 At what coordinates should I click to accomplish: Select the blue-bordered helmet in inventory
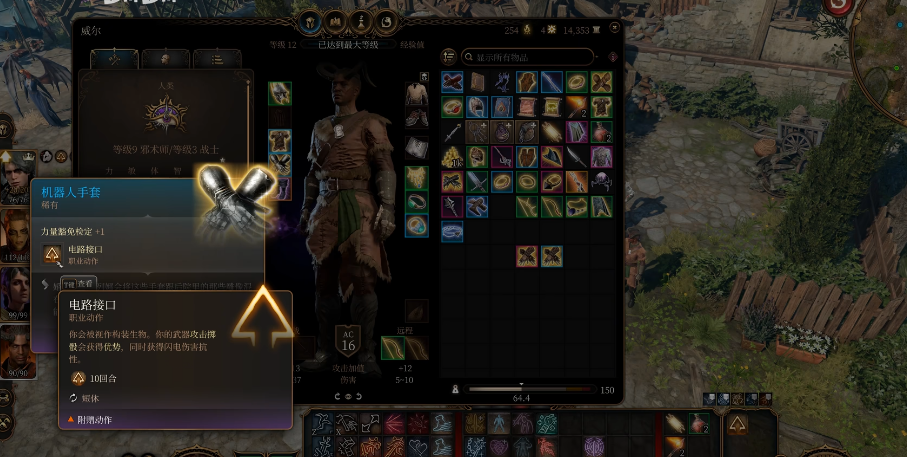tap(477, 107)
